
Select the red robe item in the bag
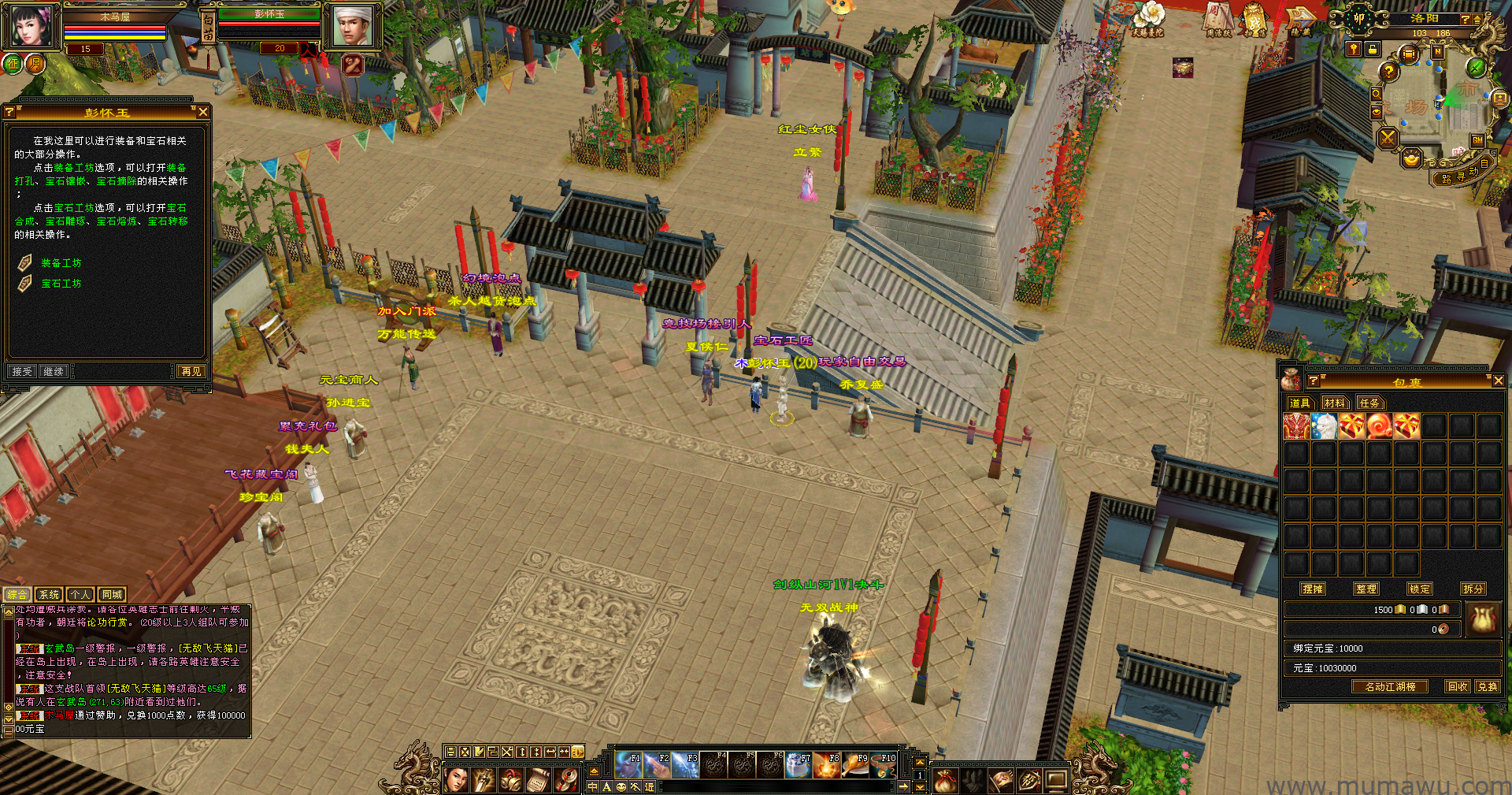tap(1296, 426)
